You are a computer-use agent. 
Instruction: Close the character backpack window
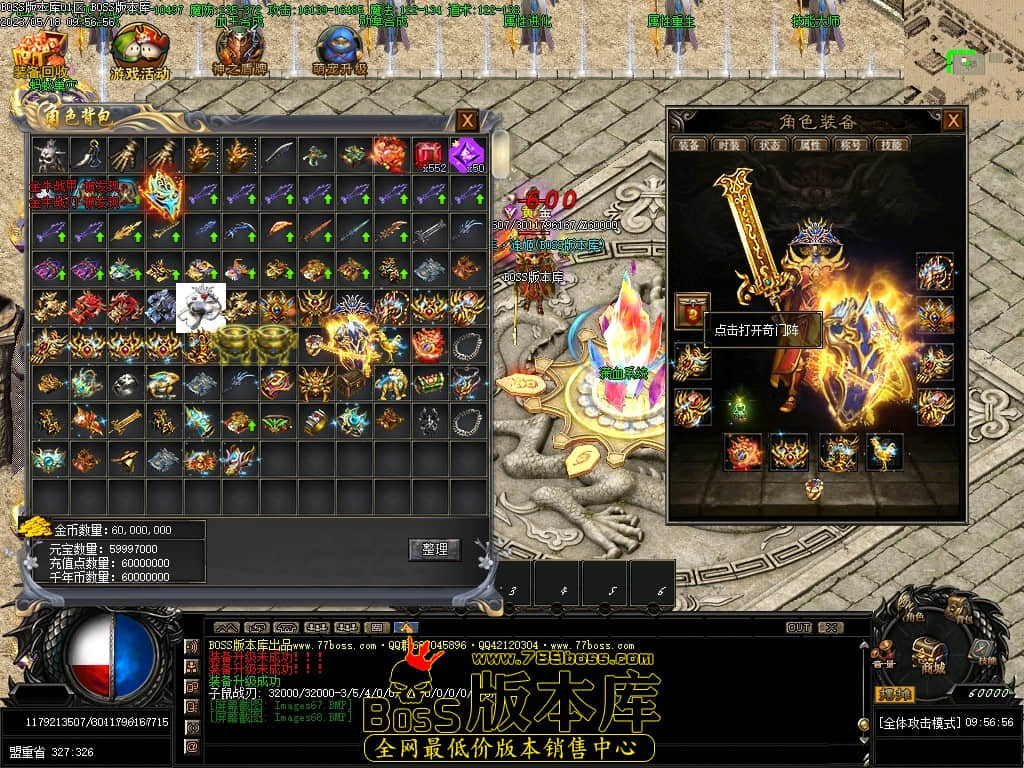click(467, 121)
